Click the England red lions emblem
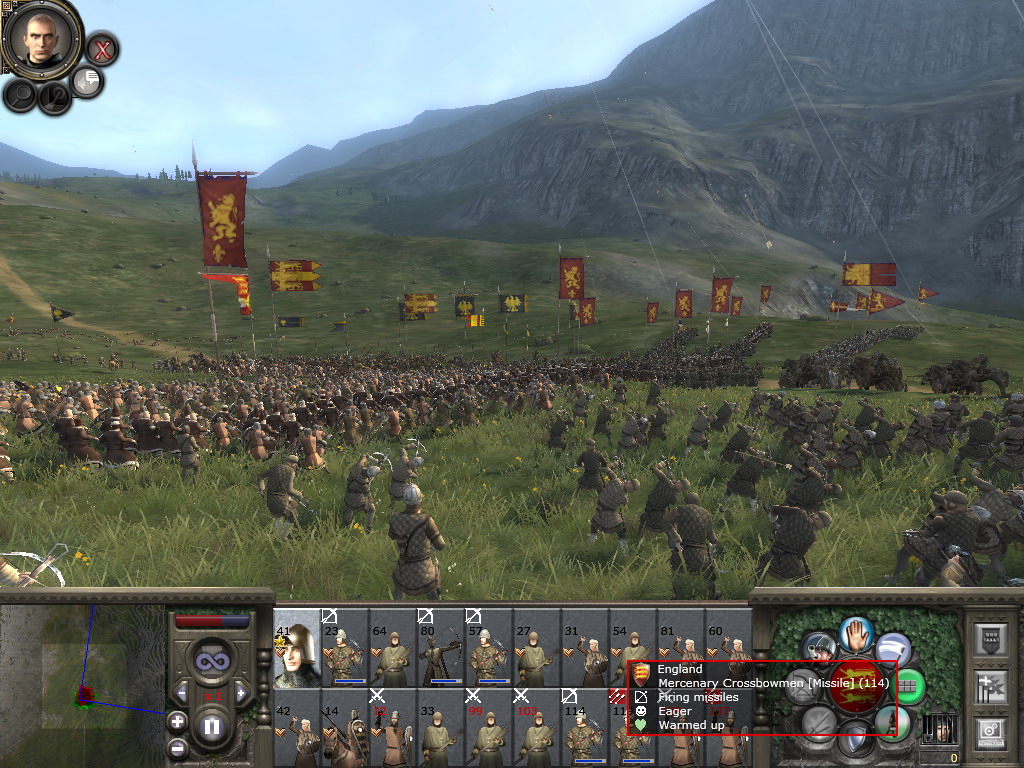This screenshot has width=1024, height=768. click(x=856, y=687)
